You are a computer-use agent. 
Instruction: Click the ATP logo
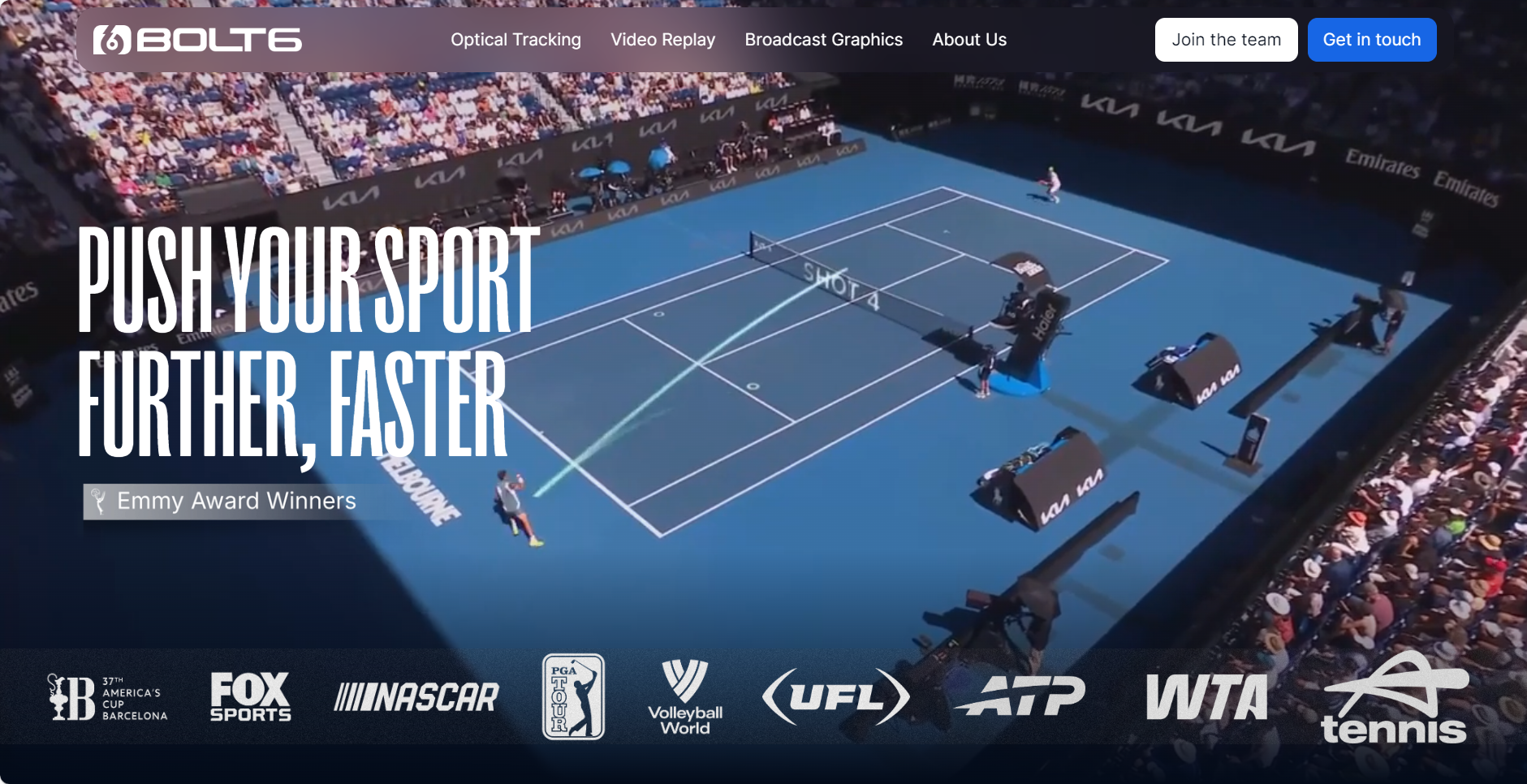[x=1022, y=697]
